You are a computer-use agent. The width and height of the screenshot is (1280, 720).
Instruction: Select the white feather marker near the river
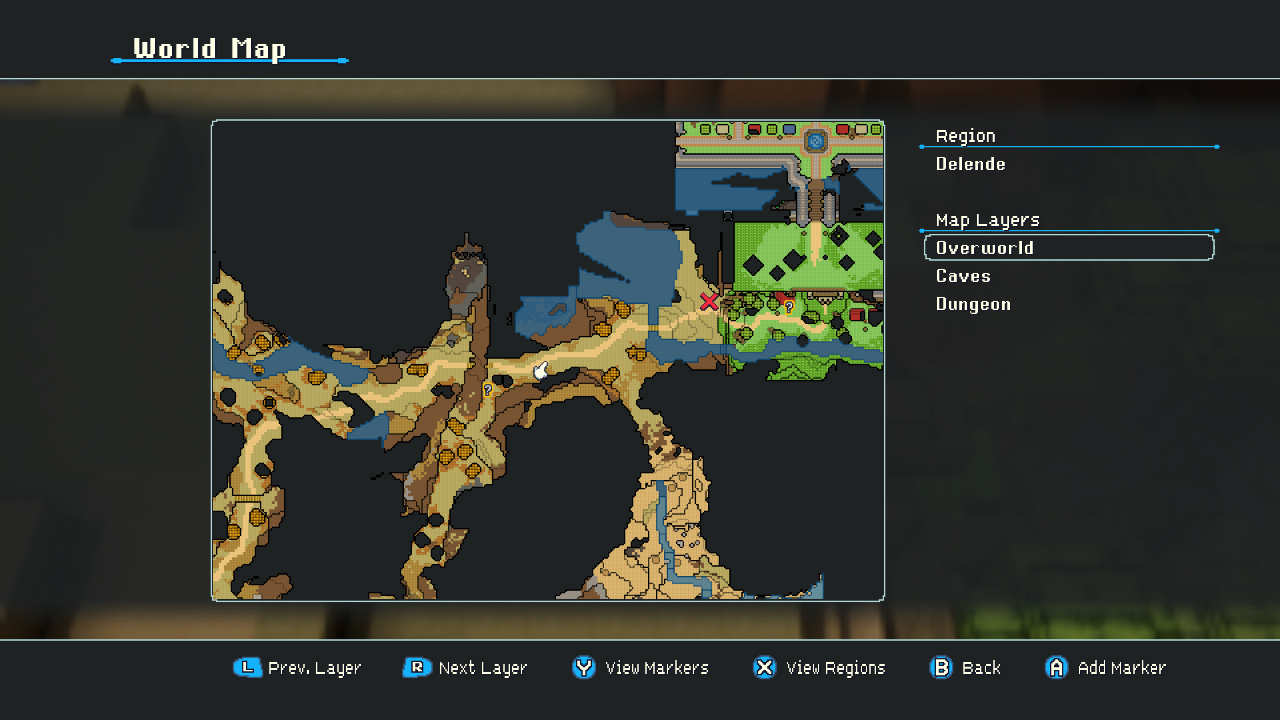point(539,369)
